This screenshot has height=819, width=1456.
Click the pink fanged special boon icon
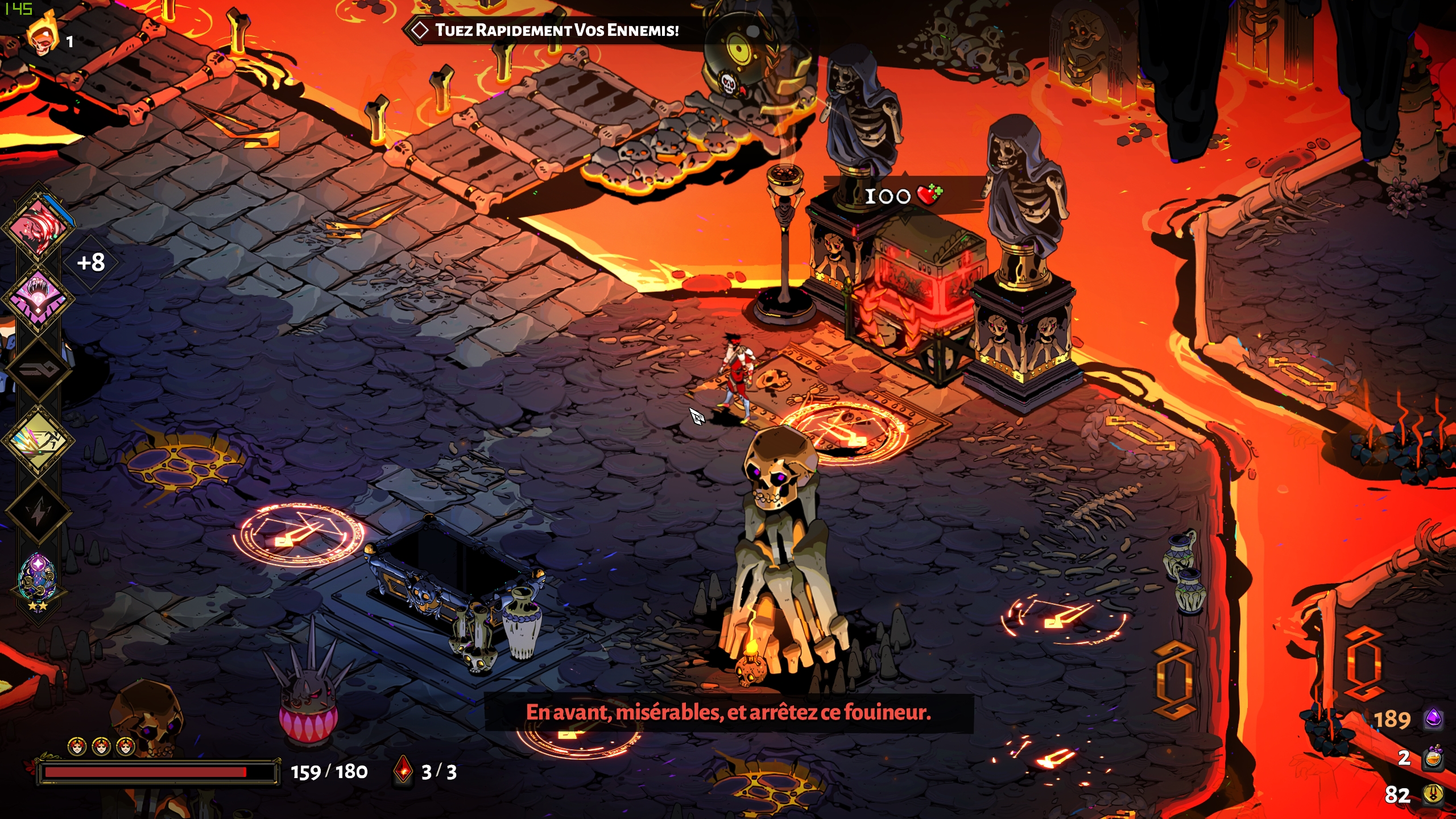click(39, 298)
